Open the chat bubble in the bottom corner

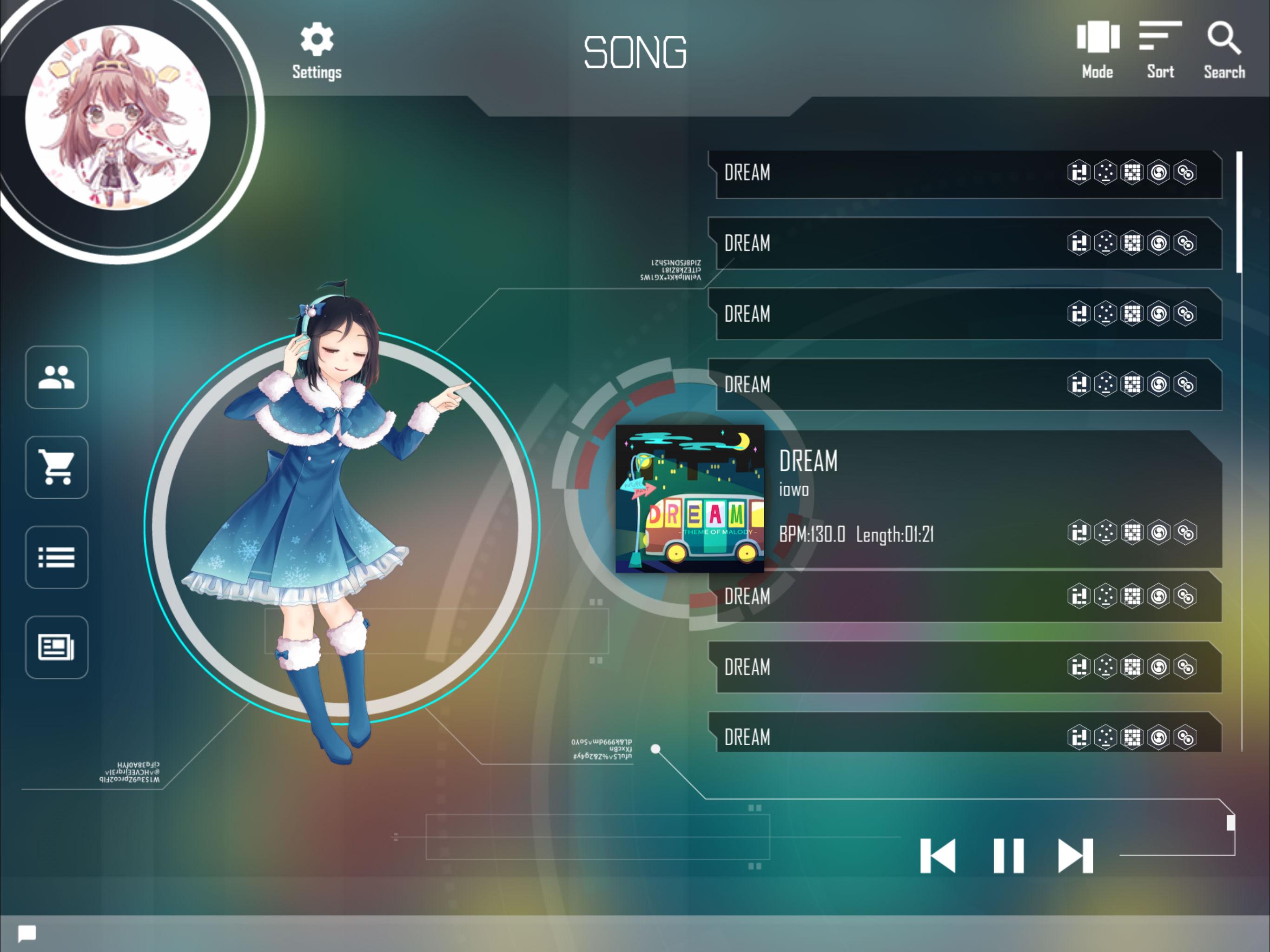(27, 933)
